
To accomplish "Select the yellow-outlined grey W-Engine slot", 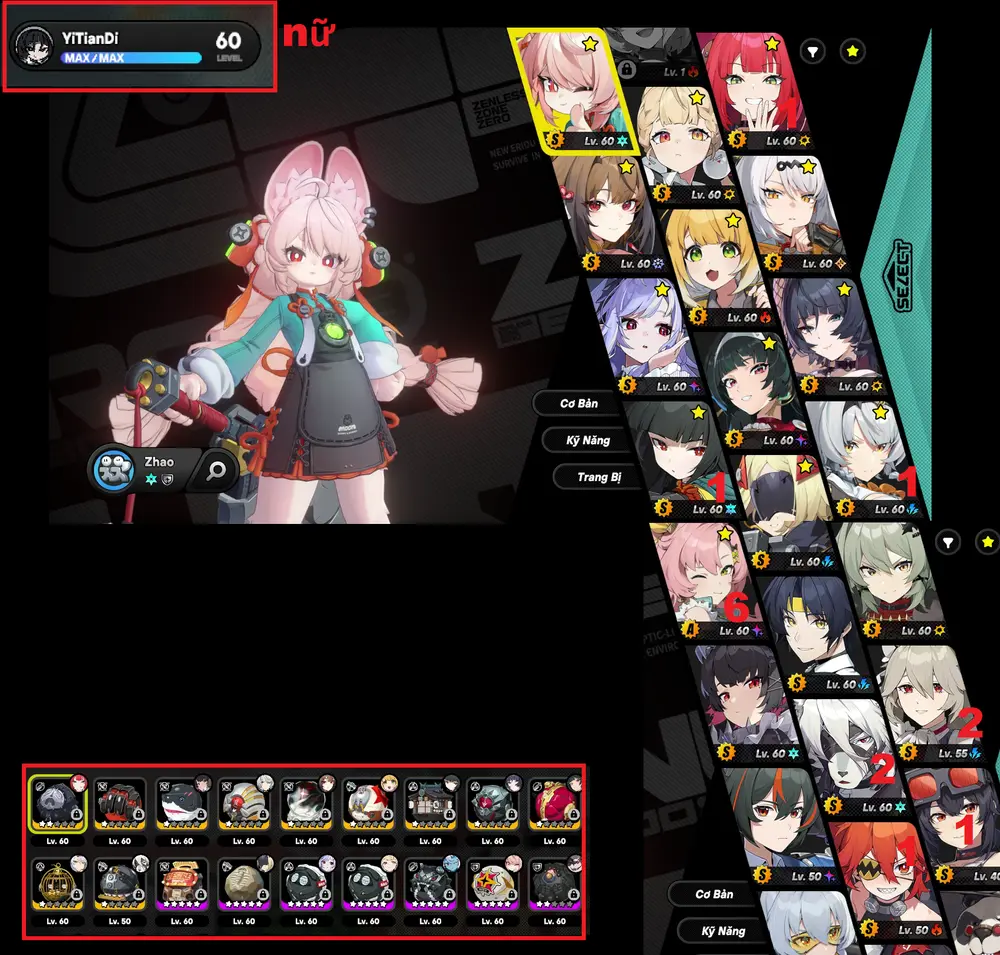I will pyautogui.click(x=57, y=810).
